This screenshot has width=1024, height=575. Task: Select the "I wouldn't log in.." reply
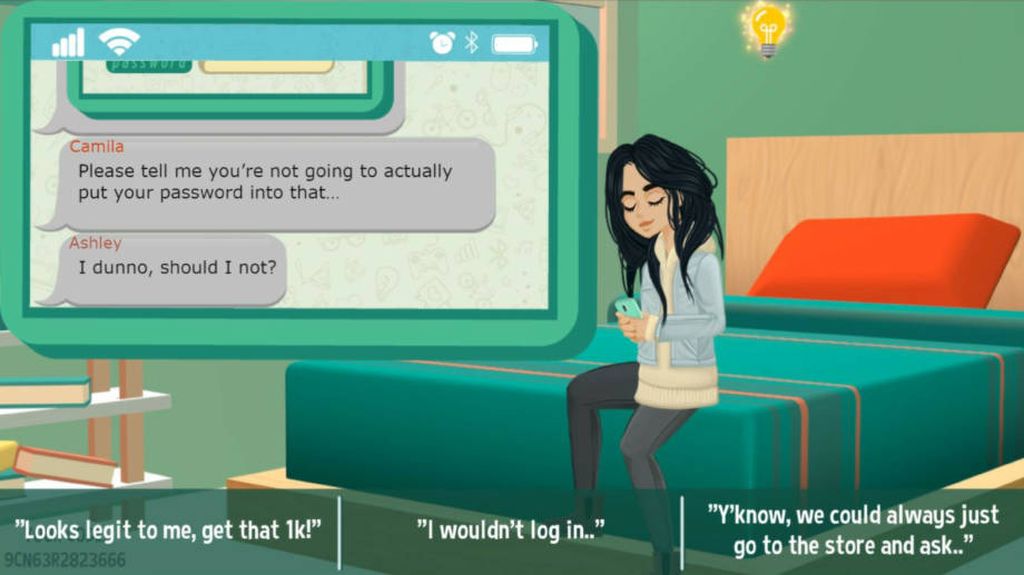point(511,529)
